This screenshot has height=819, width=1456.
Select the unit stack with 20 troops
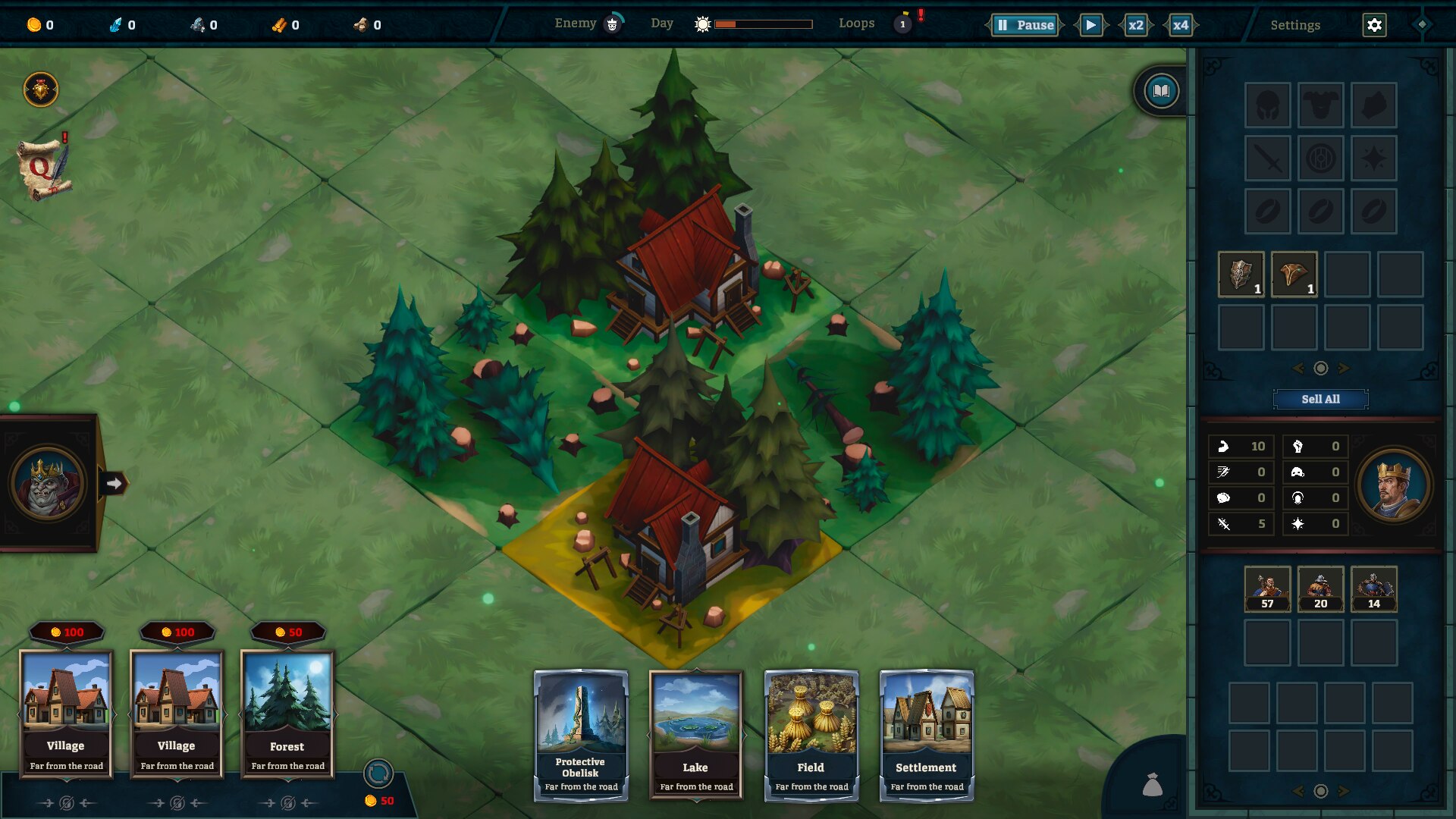pos(1320,588)
